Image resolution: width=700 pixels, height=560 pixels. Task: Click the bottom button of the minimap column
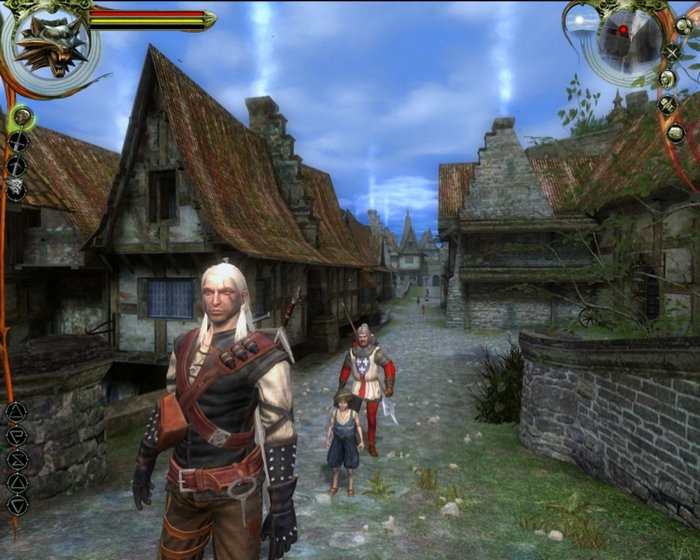[x=675, y=132]
